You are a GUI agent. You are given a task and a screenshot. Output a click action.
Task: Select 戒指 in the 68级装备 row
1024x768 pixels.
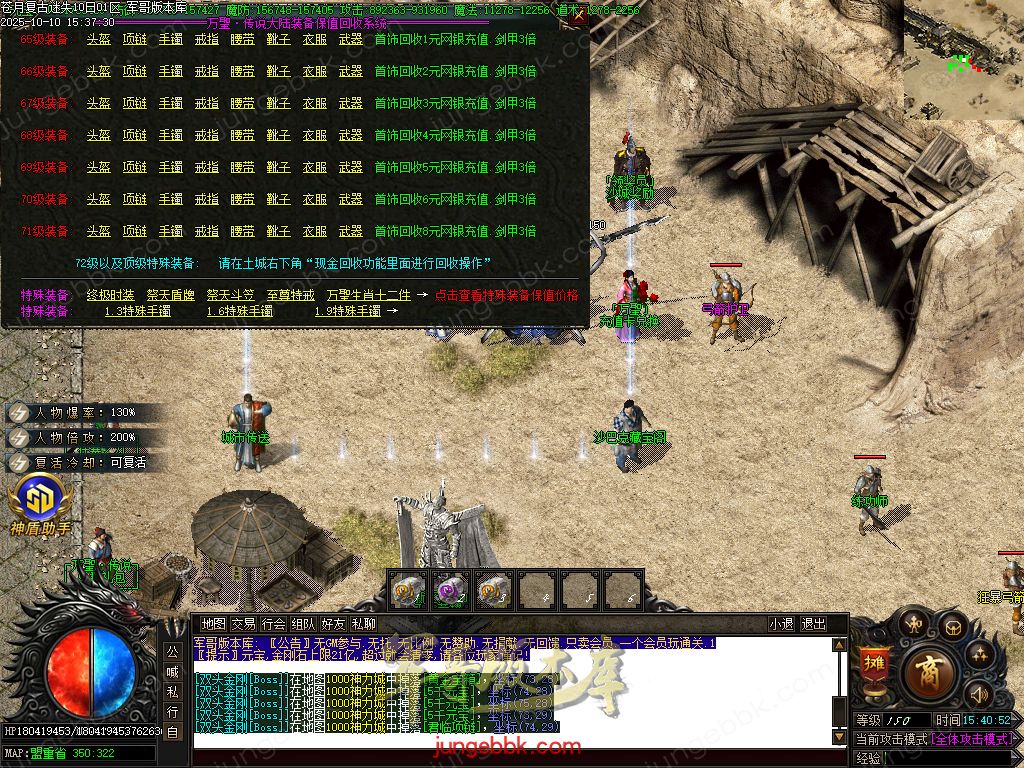[x=206, y=135]
